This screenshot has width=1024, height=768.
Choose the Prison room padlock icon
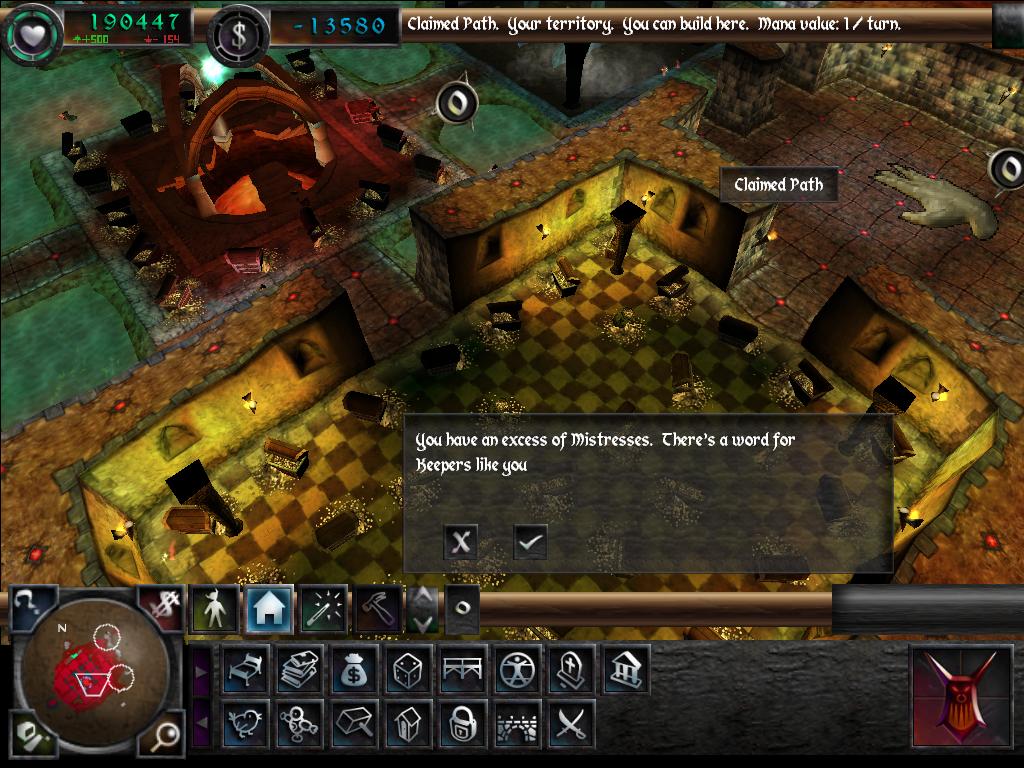click(x=463, y=723)
